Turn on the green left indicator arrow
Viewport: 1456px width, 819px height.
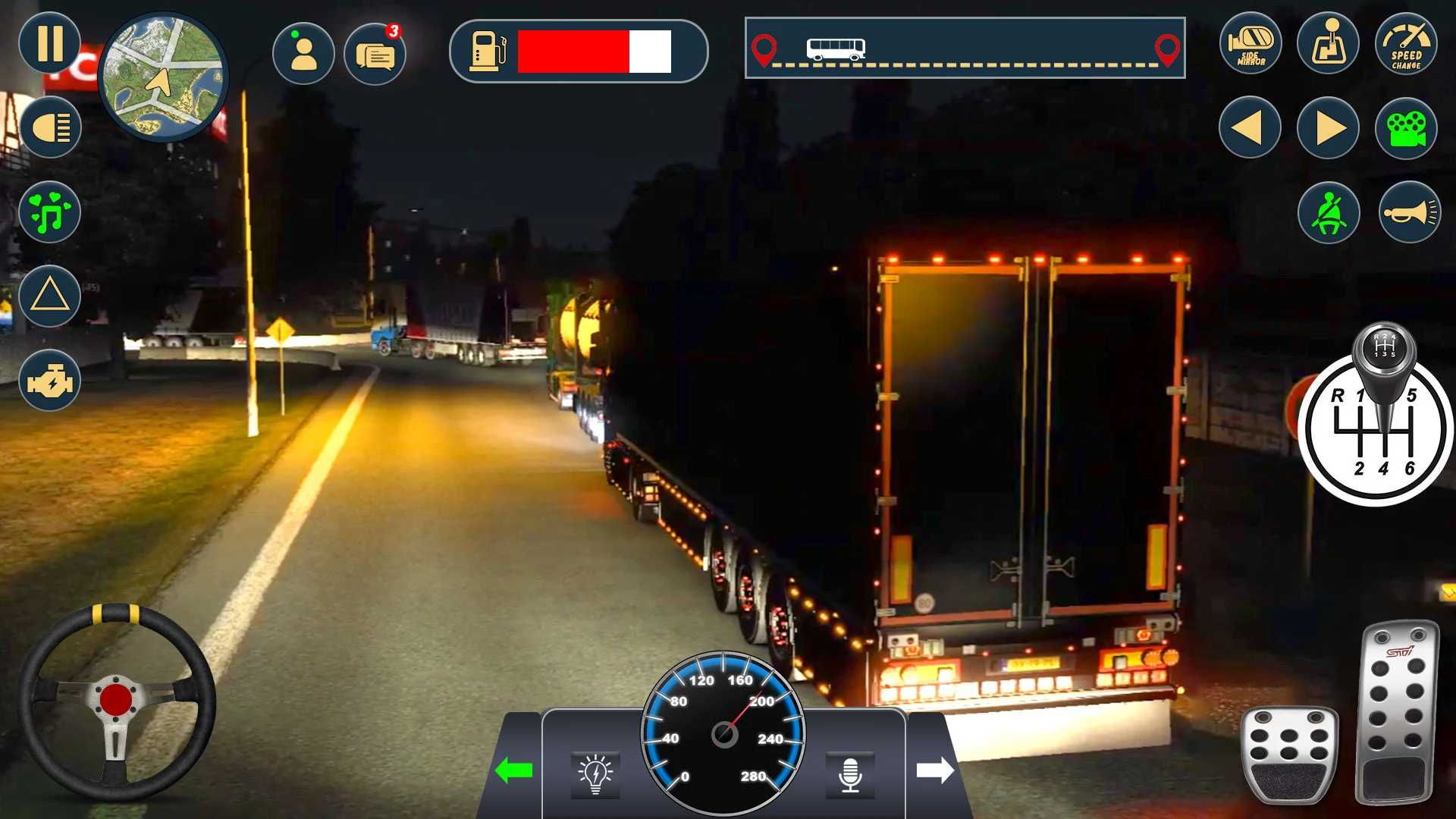click(x=513, y=770)
